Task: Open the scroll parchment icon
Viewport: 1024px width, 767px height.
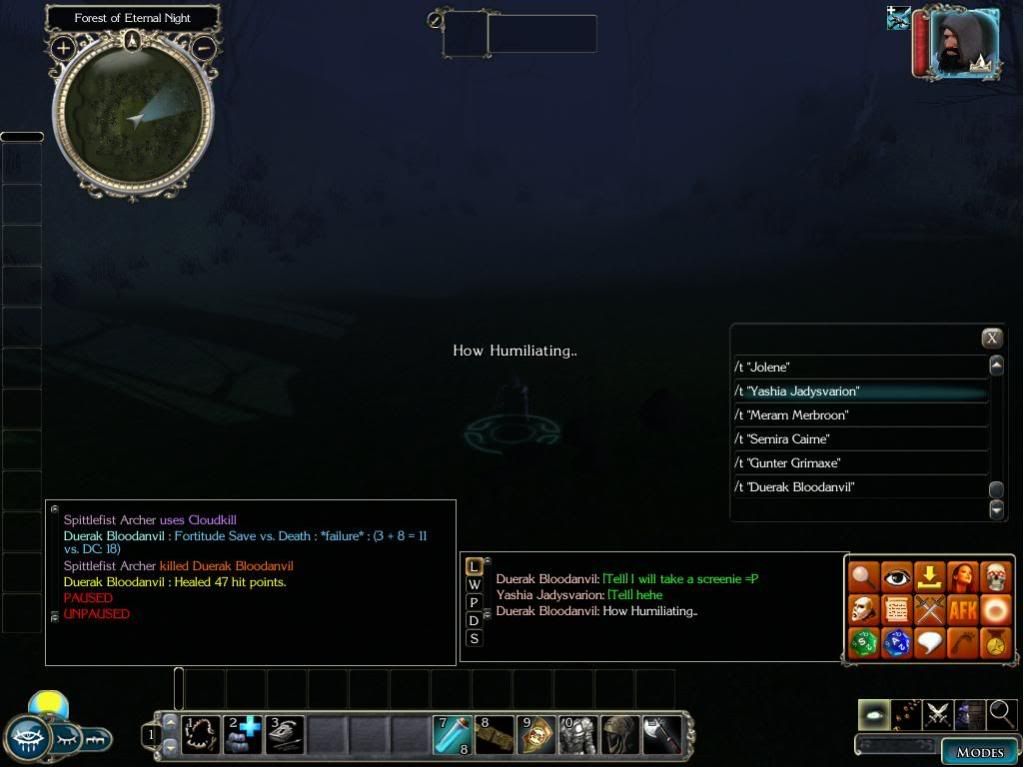Action: (x=897, y=609)
